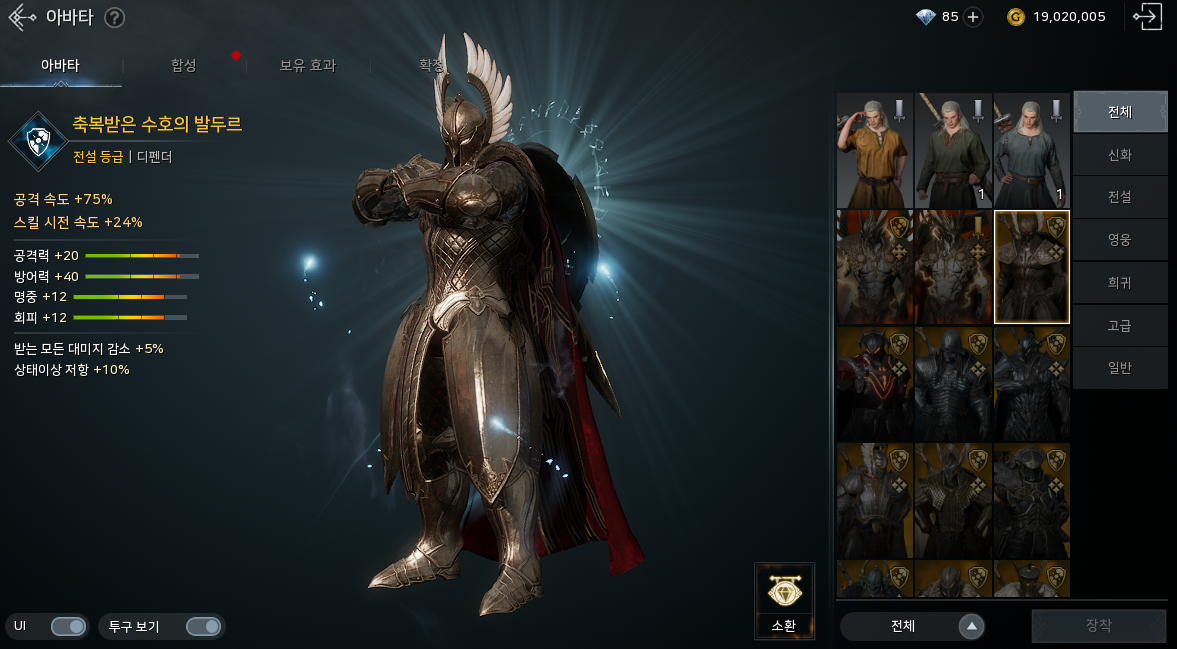The image size is (1177, 649).
Task: Toggle the 투구 보기 helmet switch
Action: pyautogui.click(x=203, y=626)
